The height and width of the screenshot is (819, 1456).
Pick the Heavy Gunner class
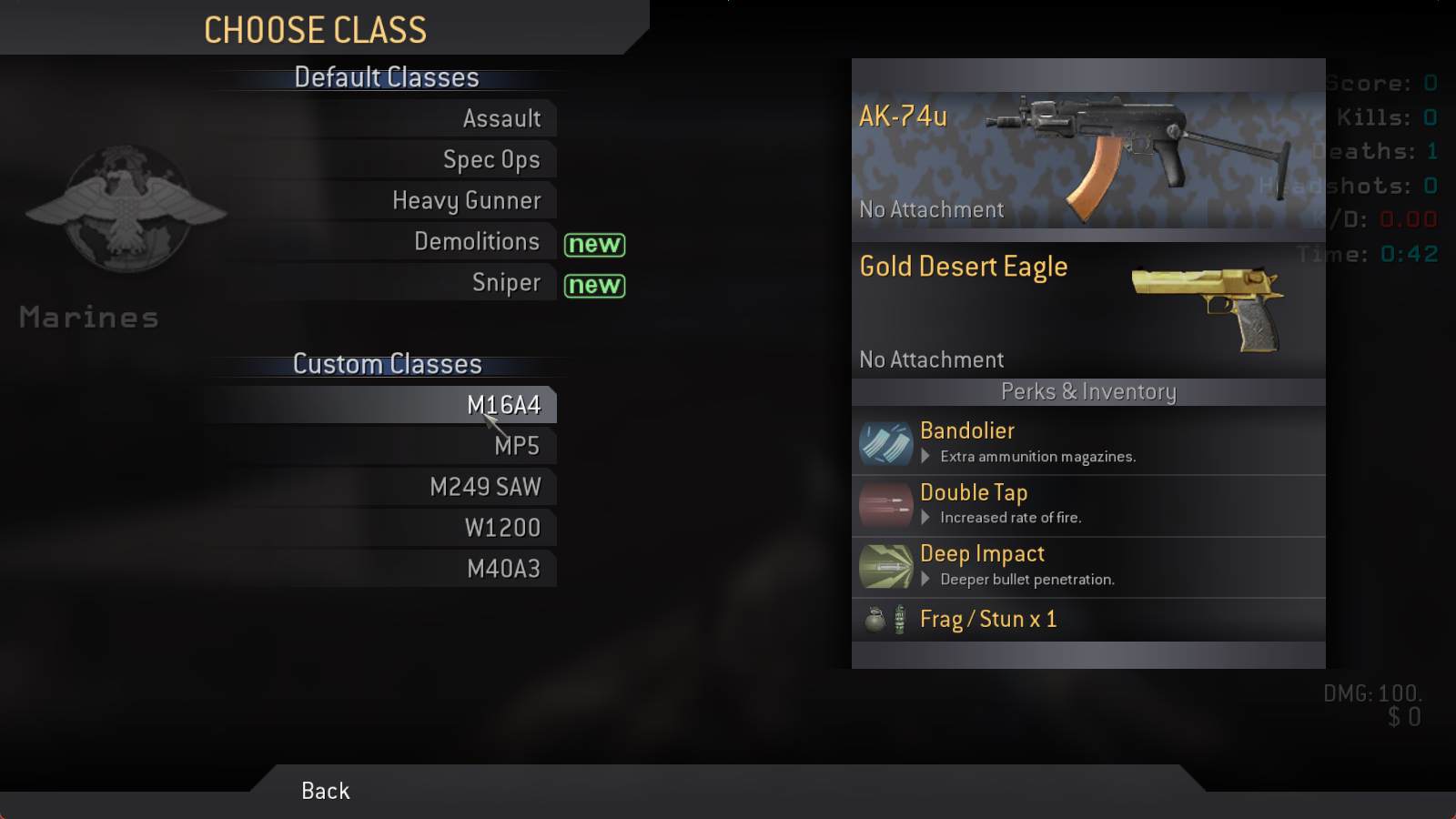[x=466, y=200]
